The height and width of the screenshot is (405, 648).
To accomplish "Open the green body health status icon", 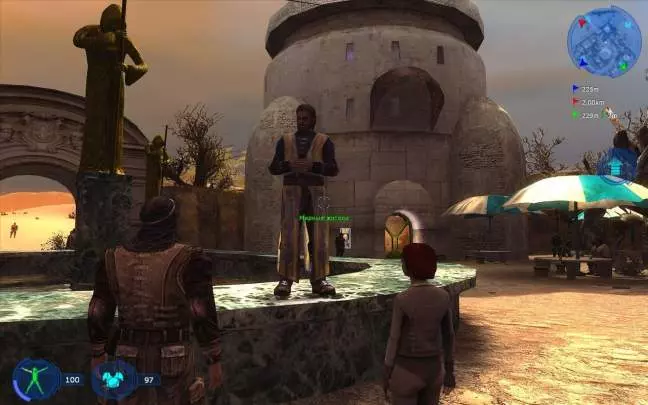I will [x=36, y=380].
